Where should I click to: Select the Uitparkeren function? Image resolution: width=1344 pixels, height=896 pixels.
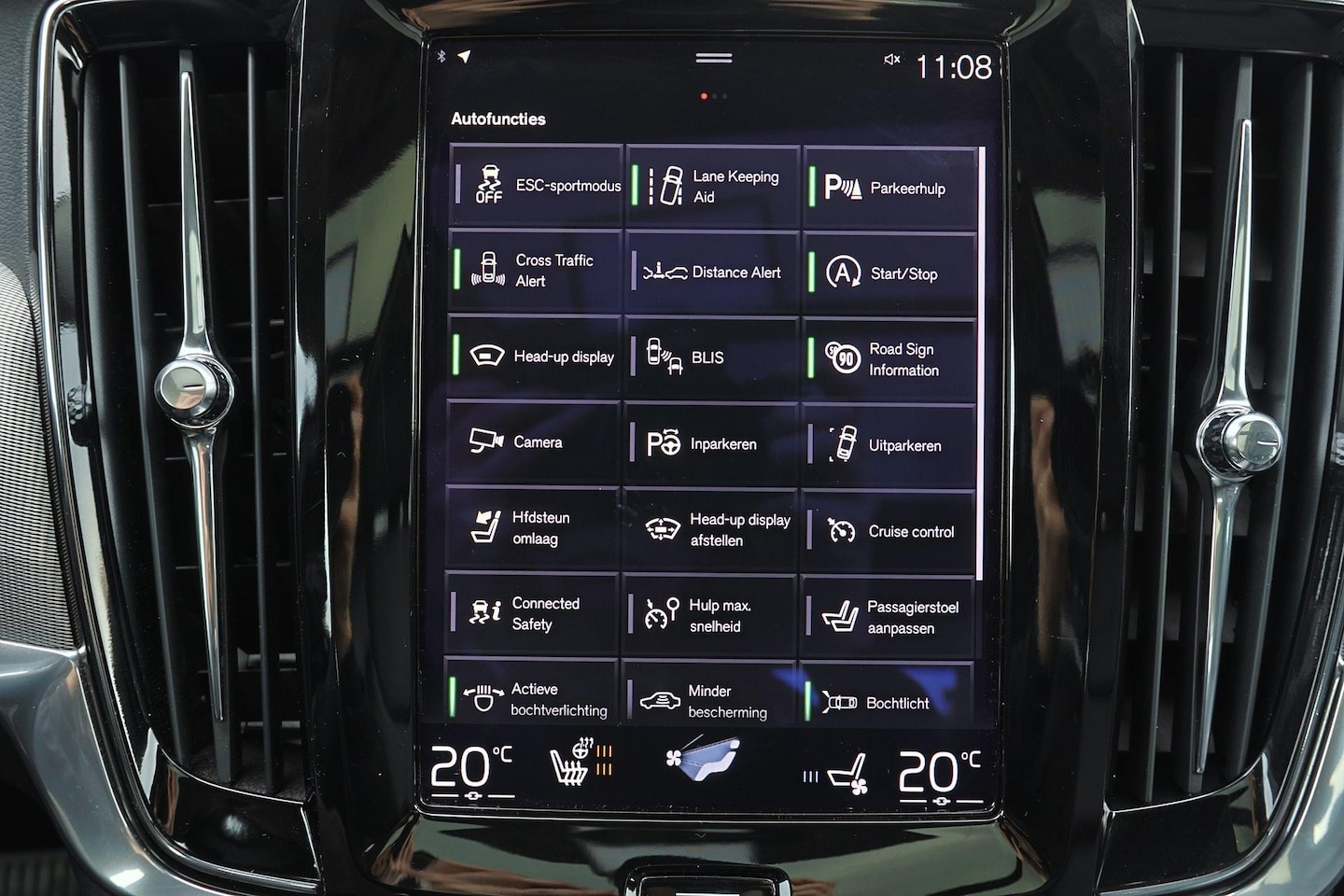coord(888,445)
